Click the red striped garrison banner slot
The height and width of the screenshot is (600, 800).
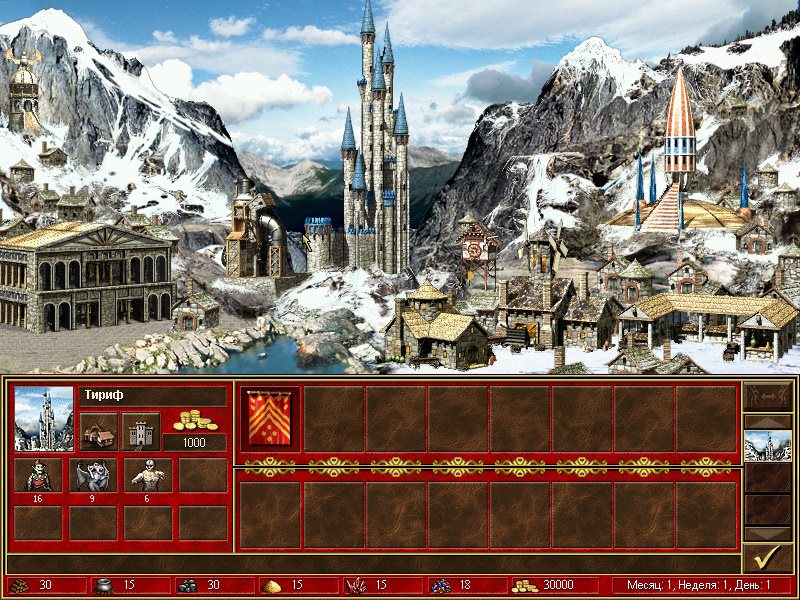270,418
